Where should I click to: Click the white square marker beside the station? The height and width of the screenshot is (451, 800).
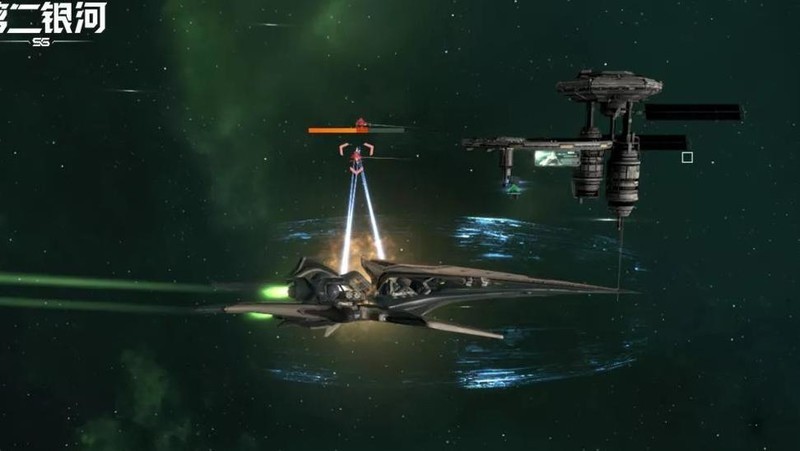687,157
